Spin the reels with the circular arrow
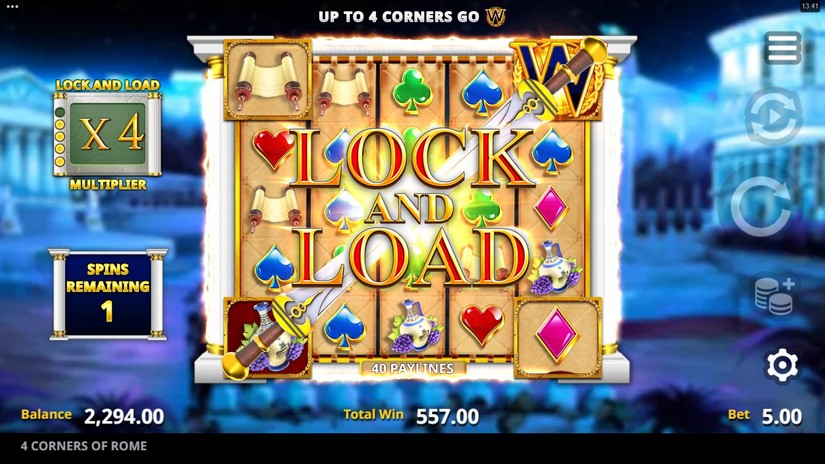The width and height of the screenshot is (825, 464). [x=762, y=207]
